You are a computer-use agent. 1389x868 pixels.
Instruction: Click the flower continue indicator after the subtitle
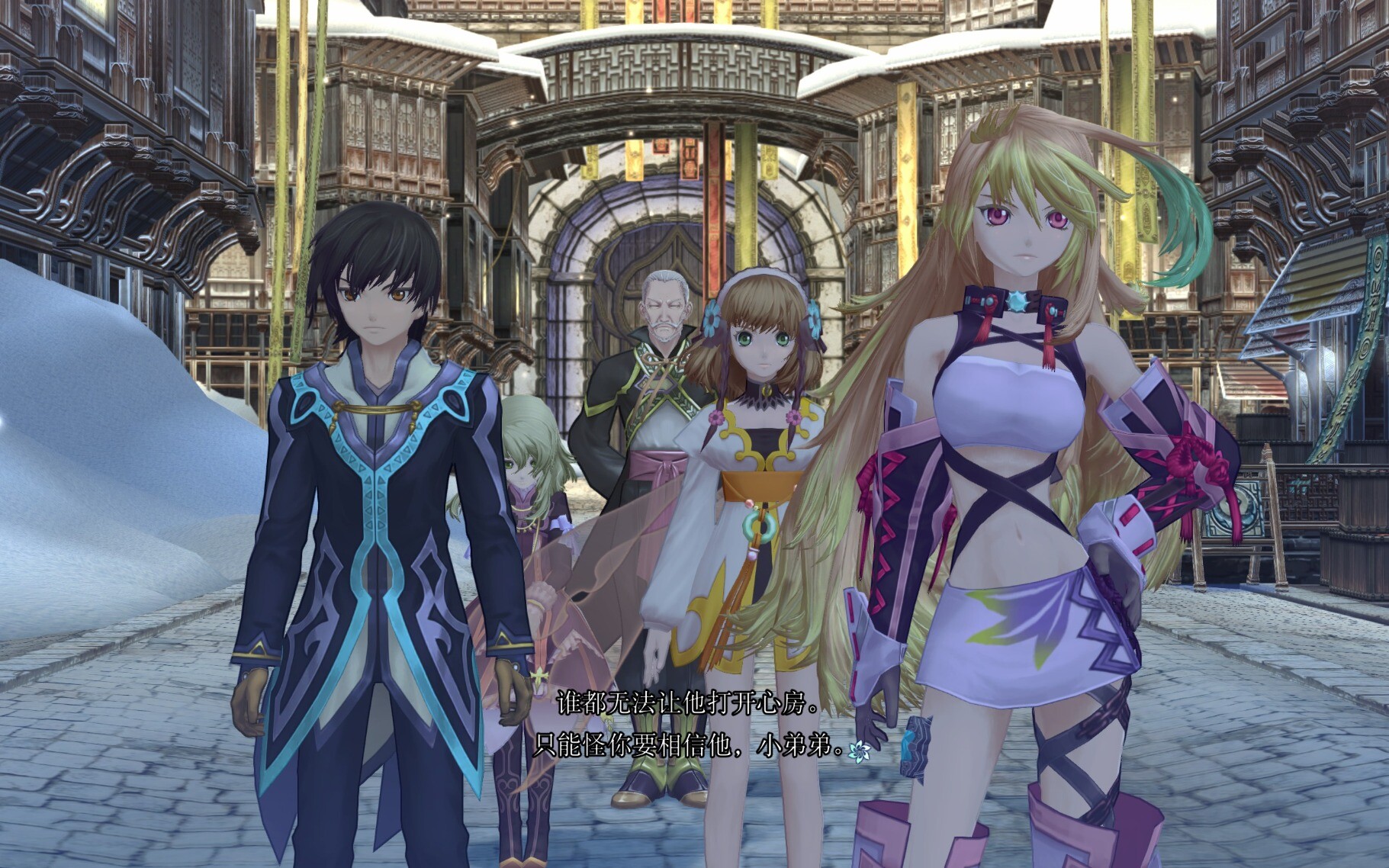point(860,751)
